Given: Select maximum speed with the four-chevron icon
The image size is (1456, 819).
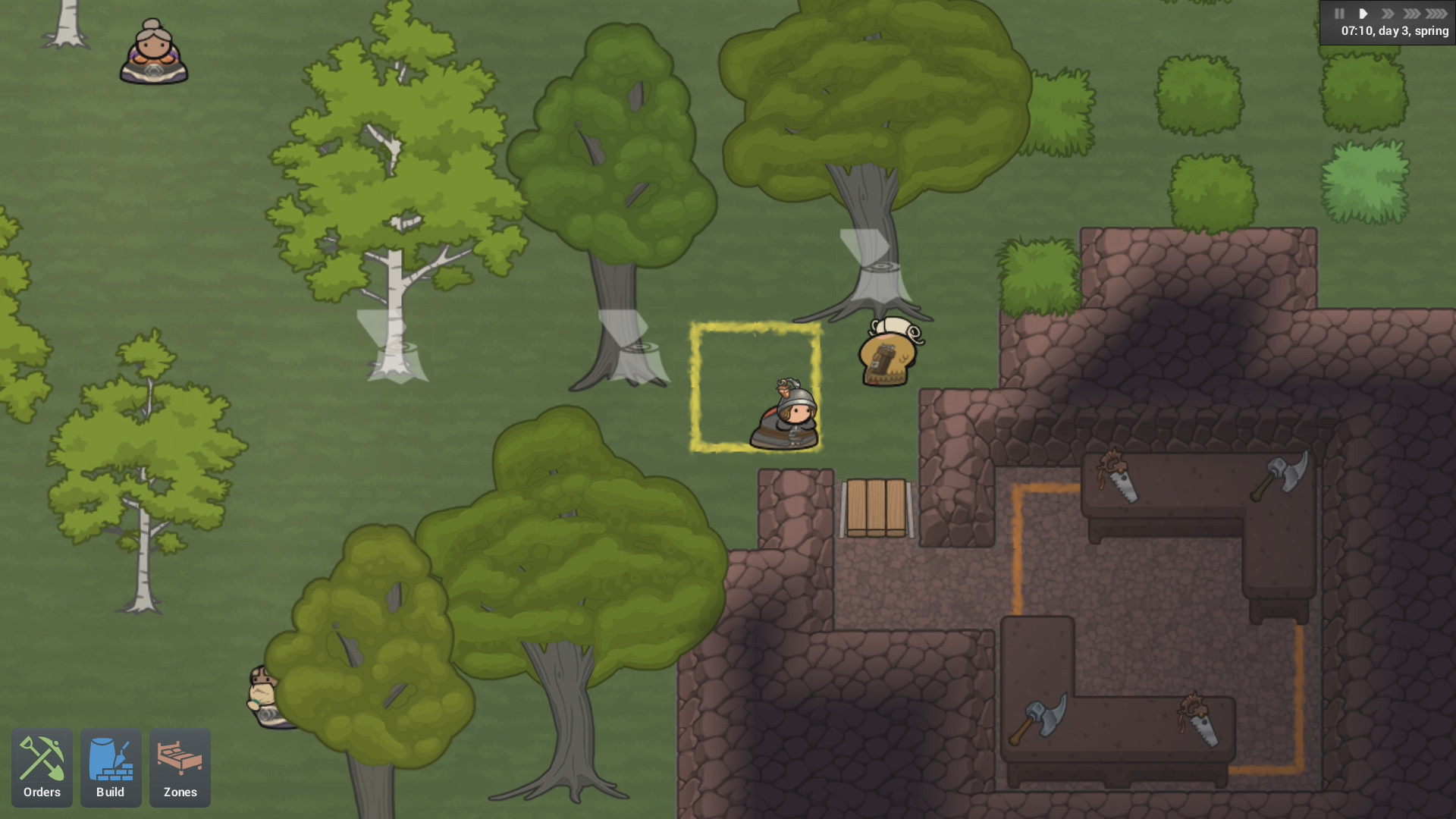Looking at the screenshot, I should [1437, 13].
